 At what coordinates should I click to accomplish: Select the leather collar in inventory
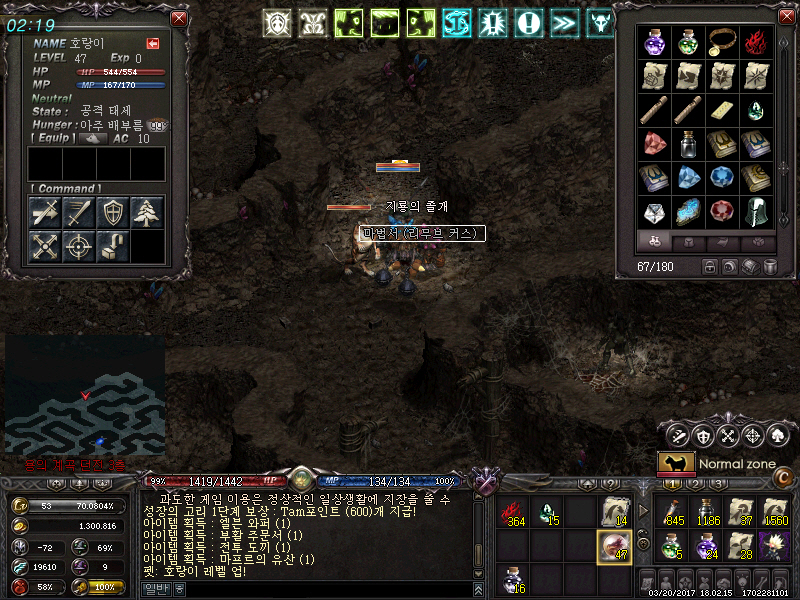722,42
